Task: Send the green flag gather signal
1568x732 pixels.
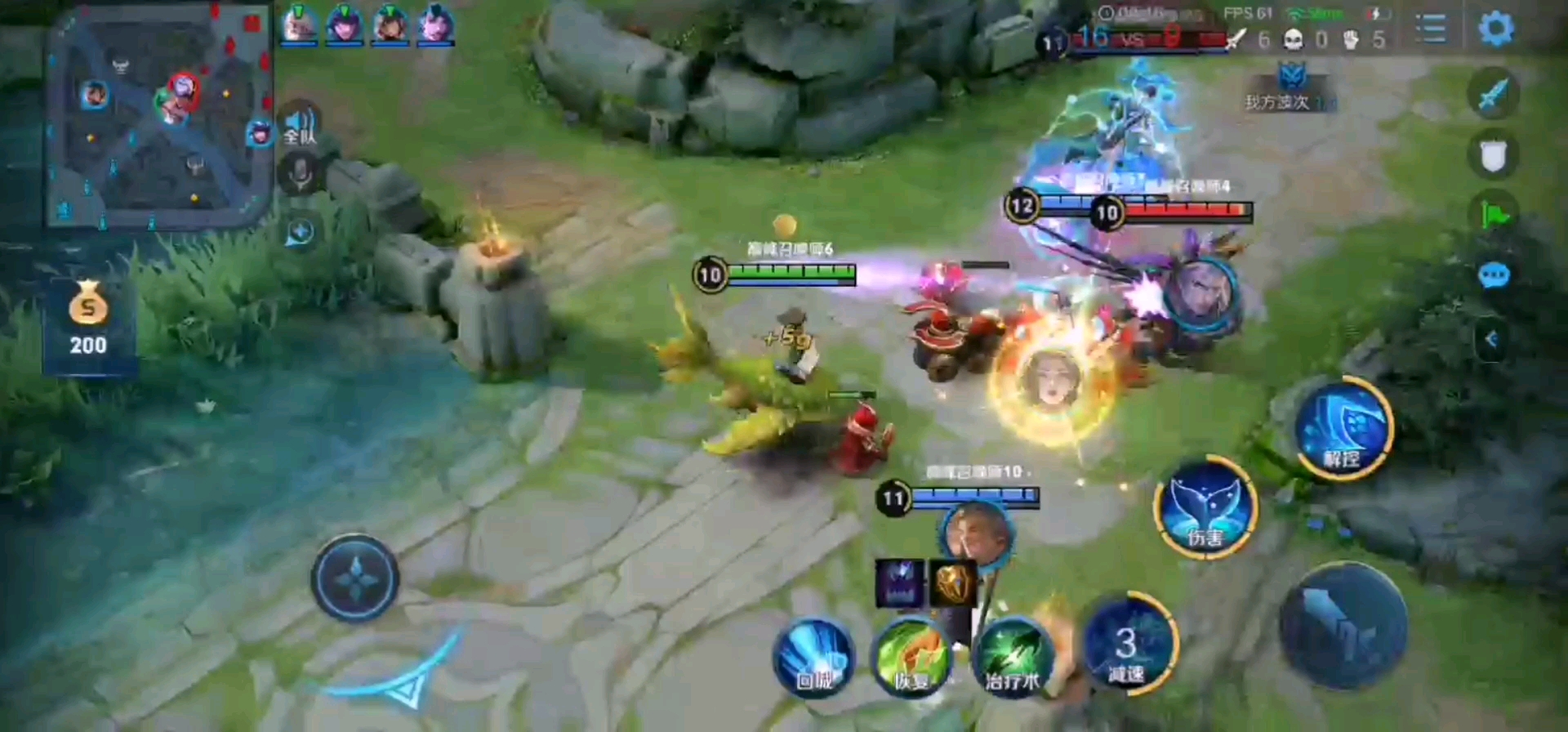Action: 1493,215
